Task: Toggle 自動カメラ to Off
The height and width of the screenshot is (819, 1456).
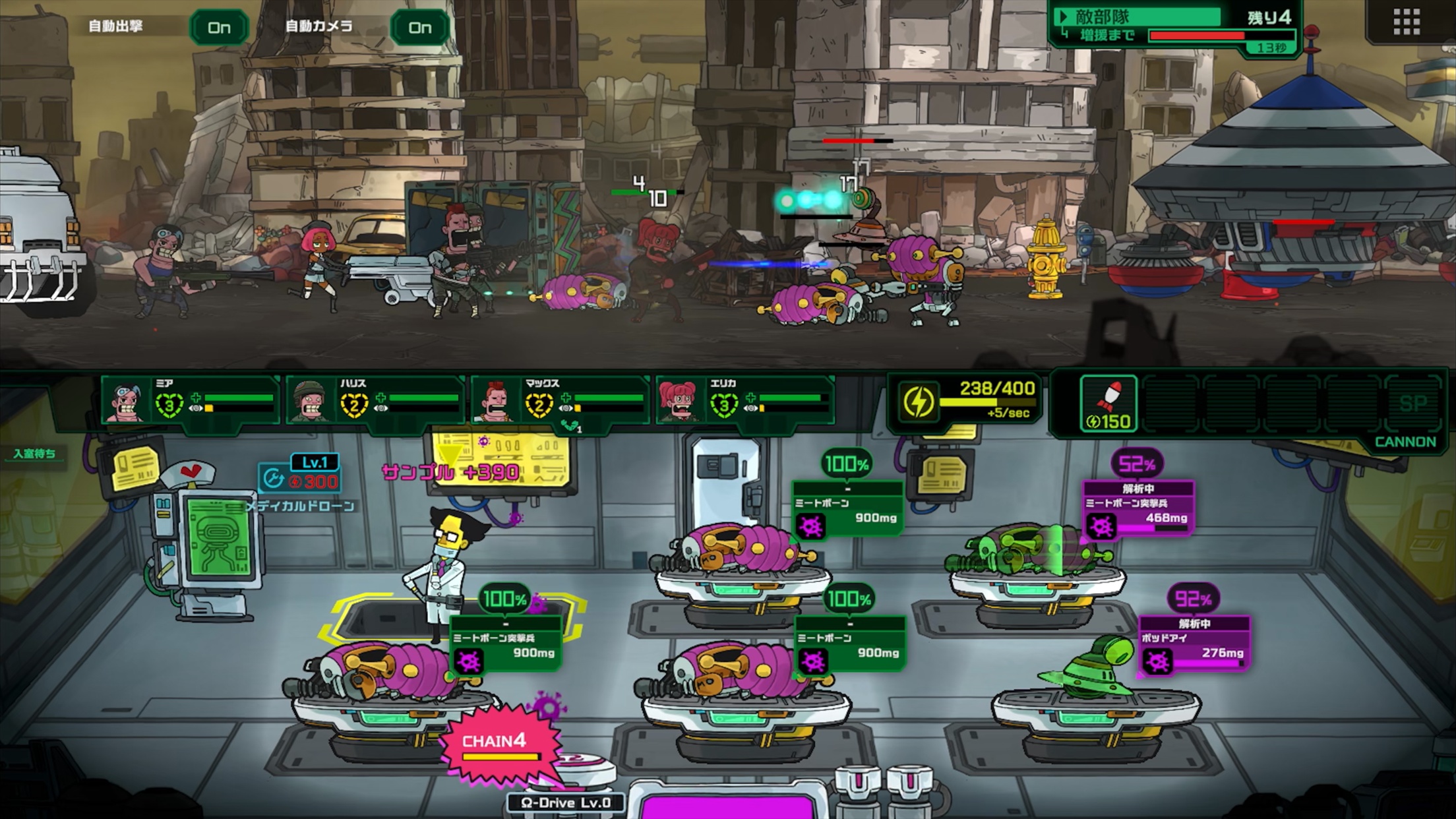Action: click(420, 28)
